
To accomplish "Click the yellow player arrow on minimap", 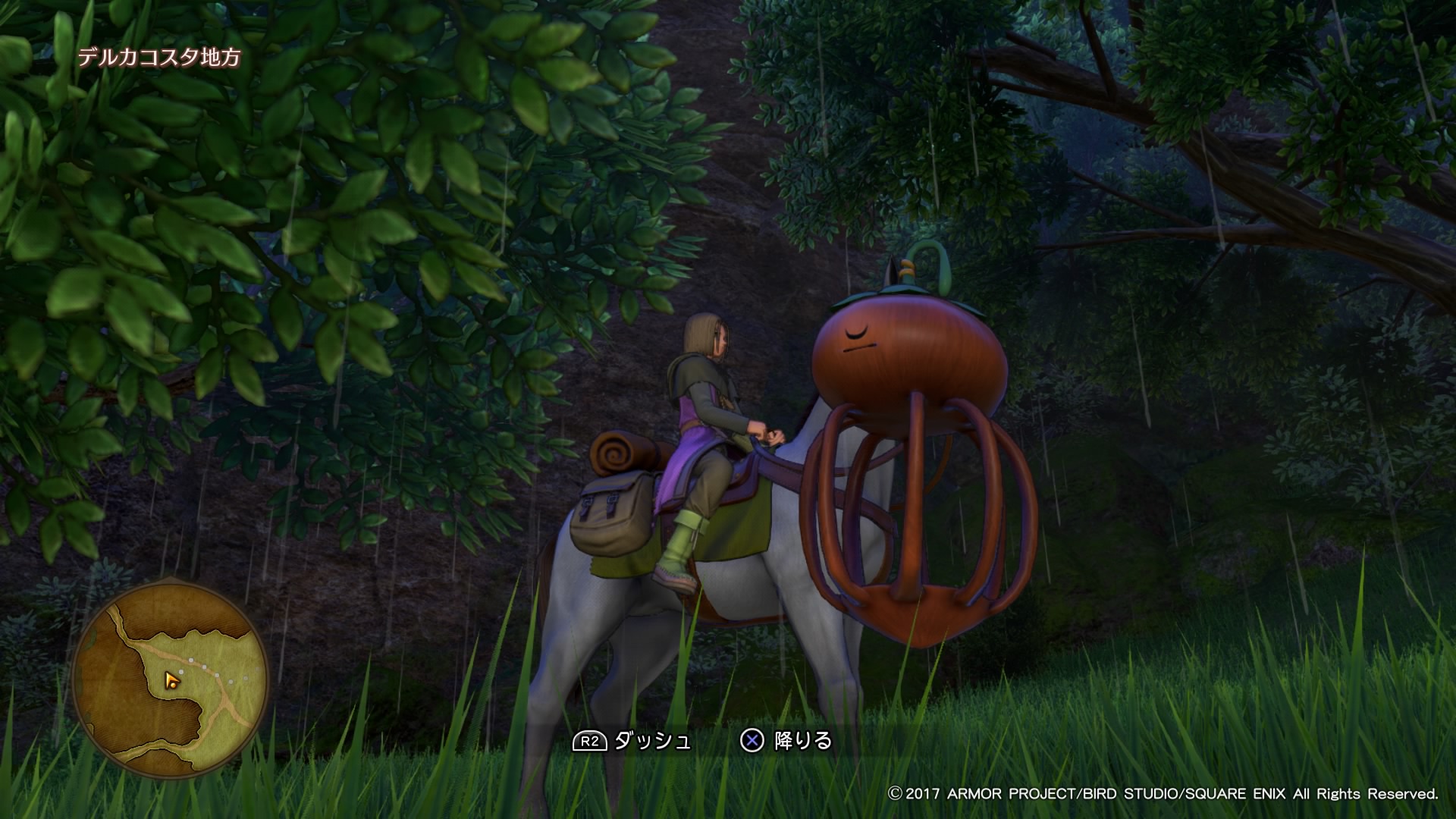I will coord(173,679).
